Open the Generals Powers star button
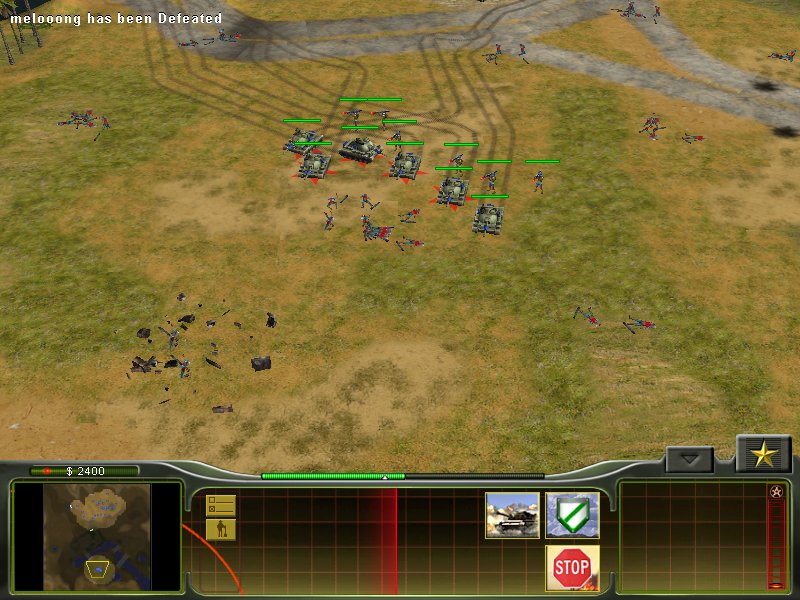 (764, 455)
